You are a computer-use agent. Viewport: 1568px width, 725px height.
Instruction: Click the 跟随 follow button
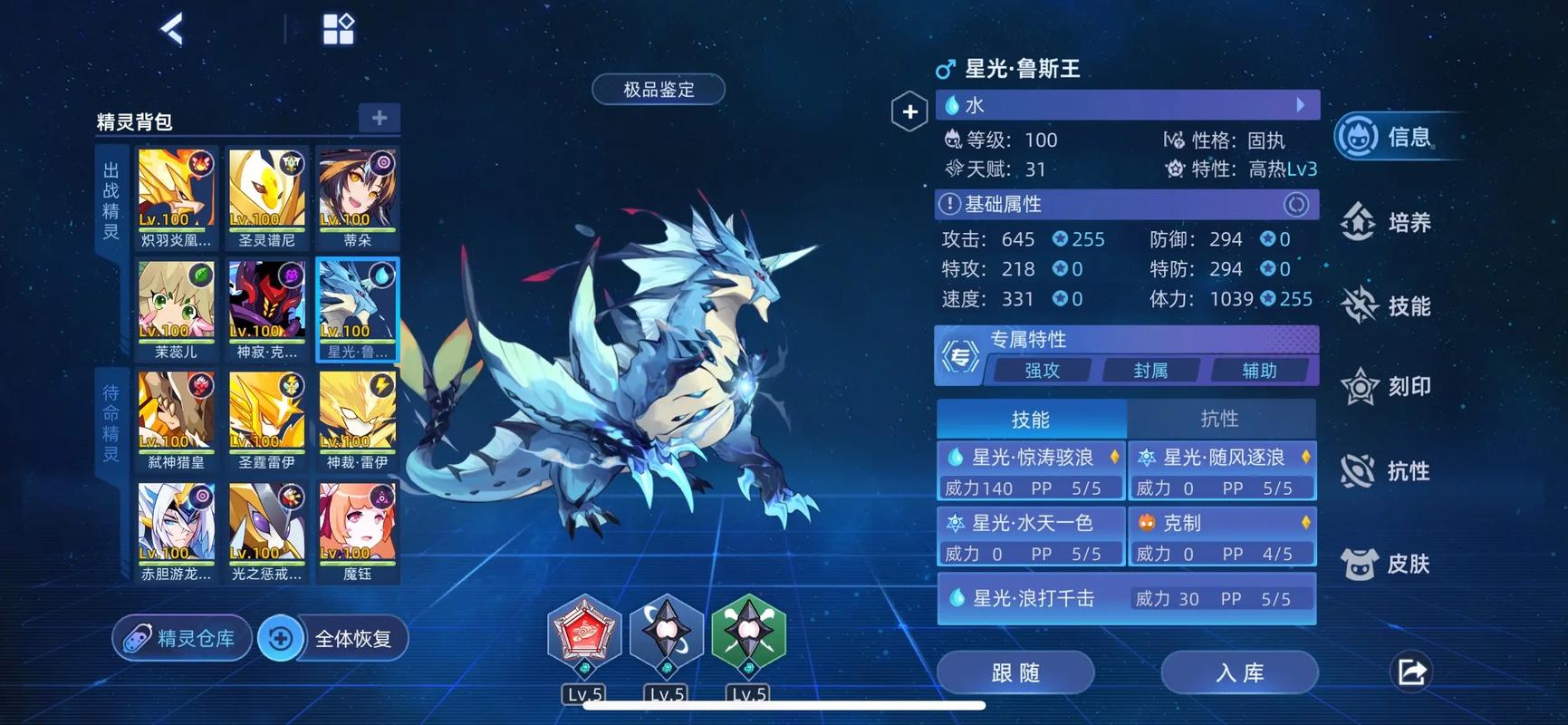click(x=1015, y=672)
